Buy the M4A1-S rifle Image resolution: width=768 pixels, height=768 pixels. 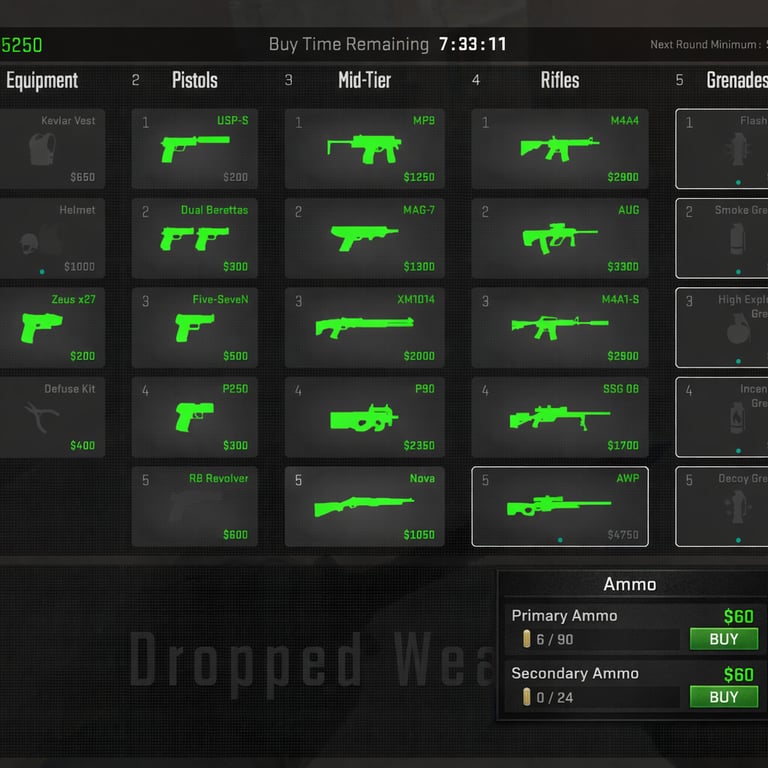pos(560,328)
